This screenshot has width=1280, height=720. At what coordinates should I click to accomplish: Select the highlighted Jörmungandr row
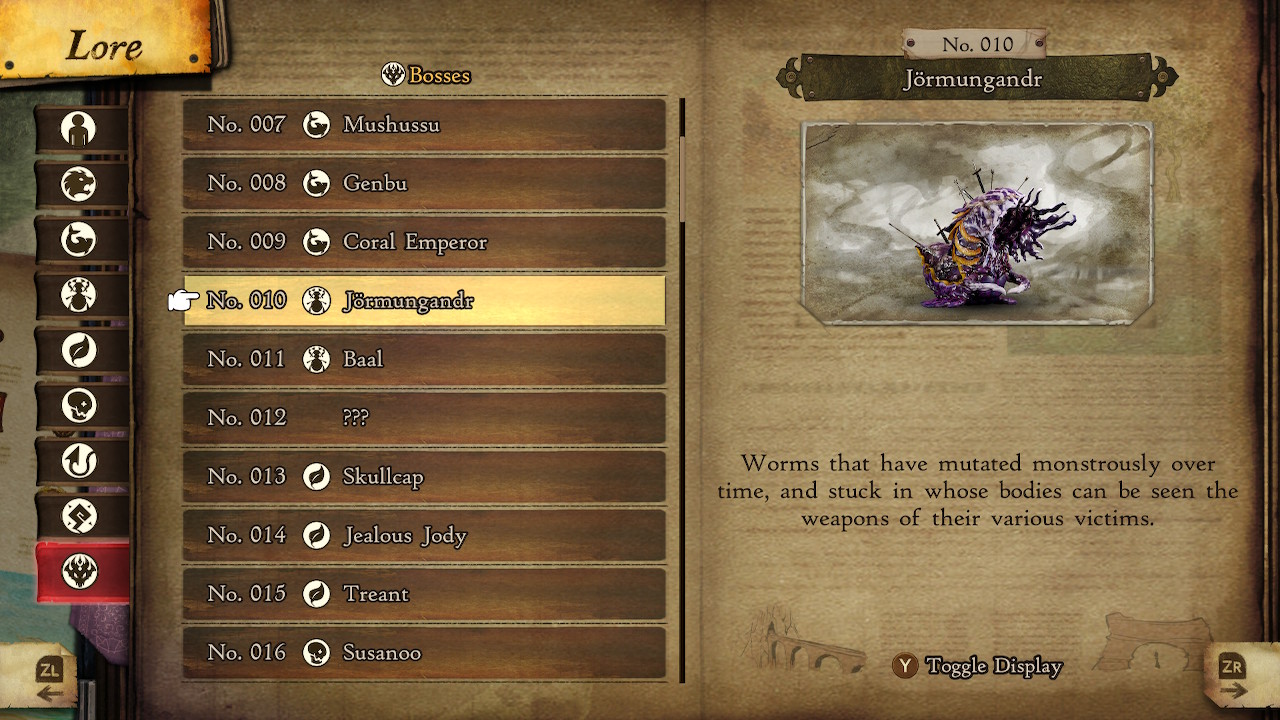pos(424,301)
